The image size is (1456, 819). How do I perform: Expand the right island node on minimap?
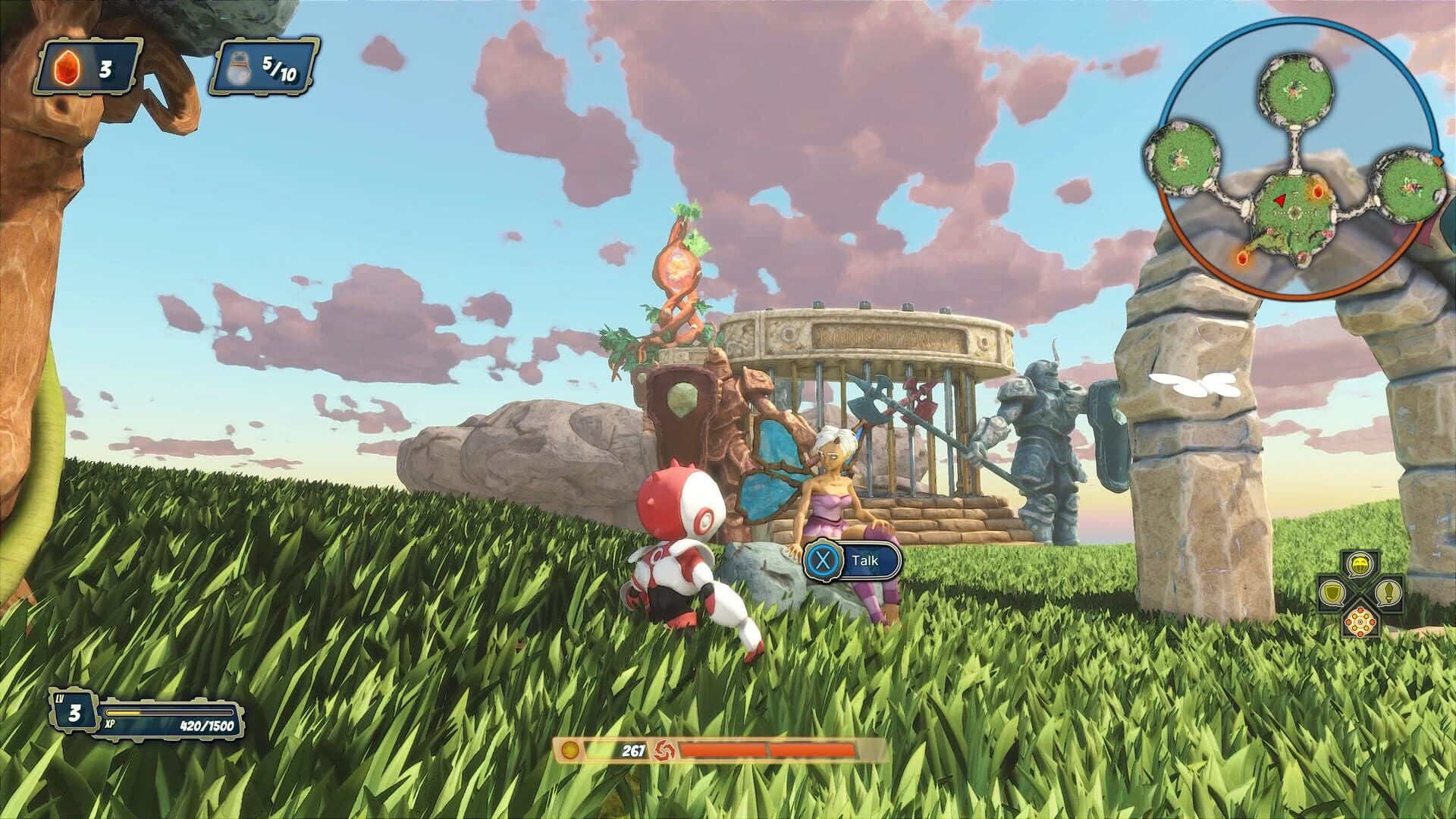[1408, 187]
